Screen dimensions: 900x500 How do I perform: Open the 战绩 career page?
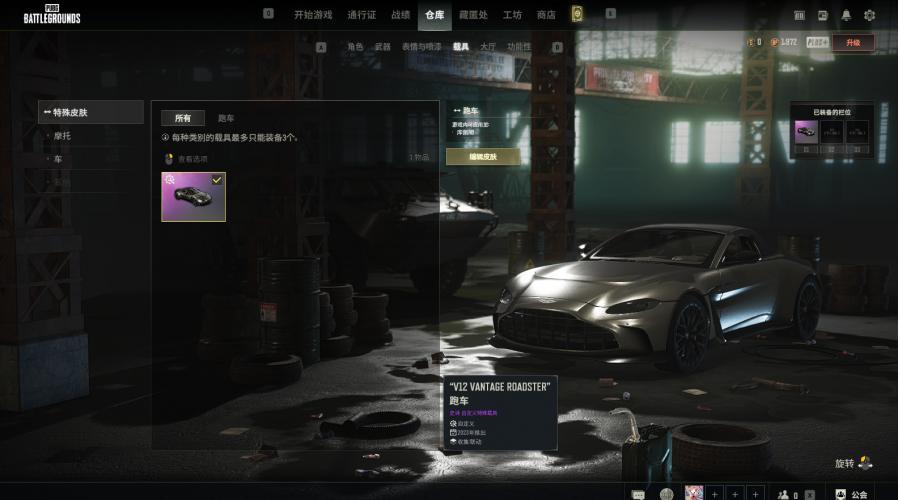pyautogui.click(x=400, y=15)
